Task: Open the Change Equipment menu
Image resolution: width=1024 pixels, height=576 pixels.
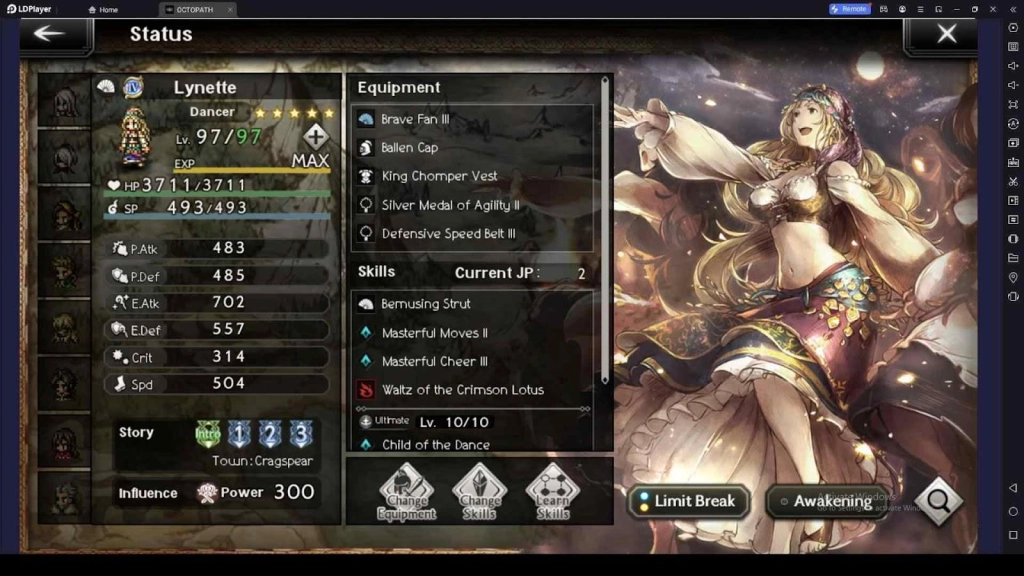Action: (x=406, y=491)
